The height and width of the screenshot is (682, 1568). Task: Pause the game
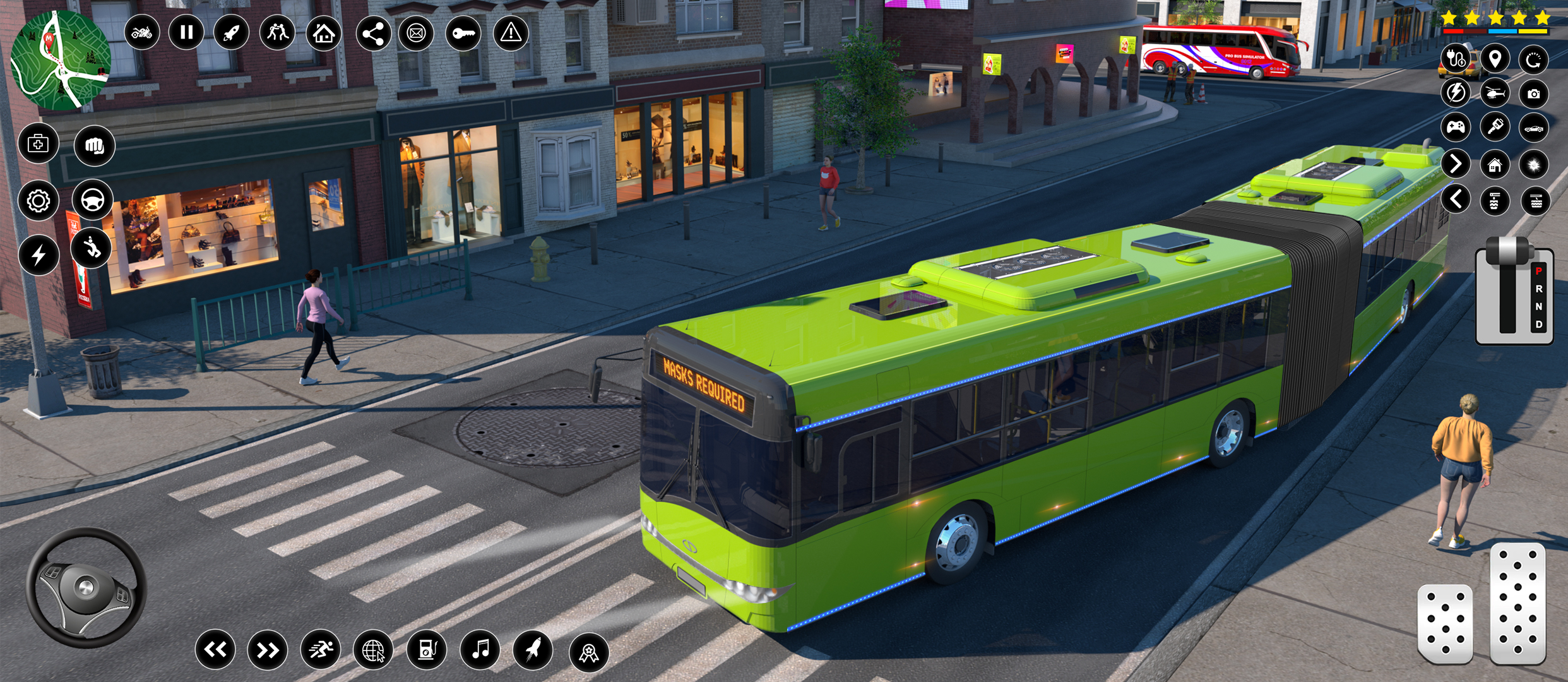coord(186,32)
